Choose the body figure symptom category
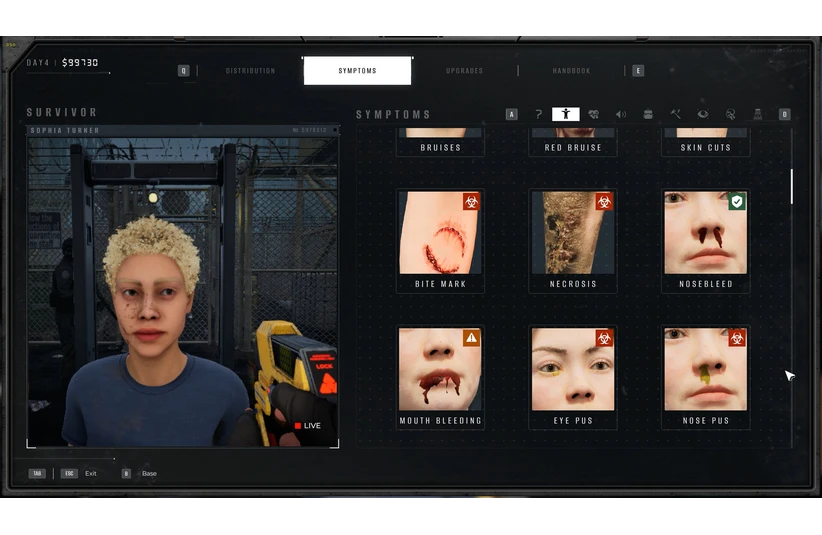The height and width of the screenshot is (535, 822). pyautogui.click(x=566, y=114)
